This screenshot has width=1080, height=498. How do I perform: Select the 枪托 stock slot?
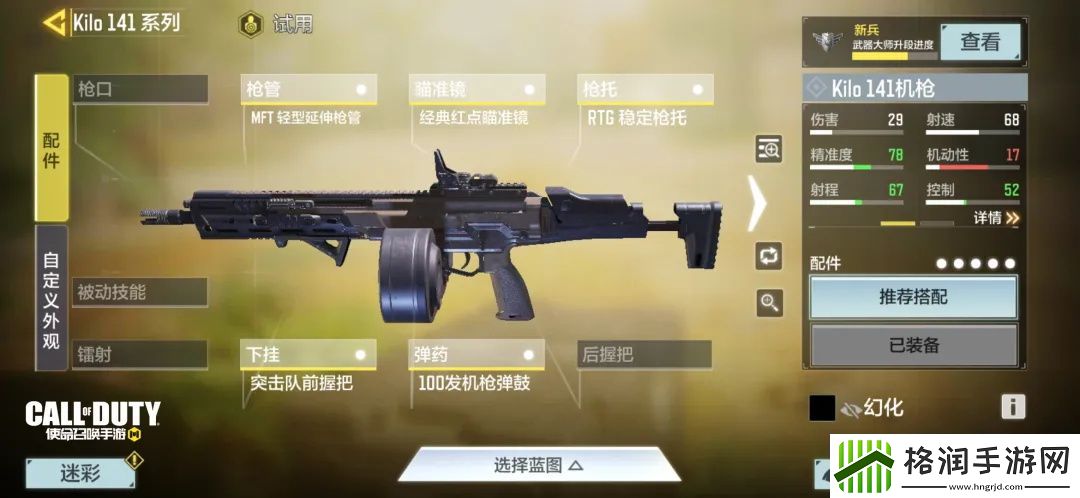[644, 89]
